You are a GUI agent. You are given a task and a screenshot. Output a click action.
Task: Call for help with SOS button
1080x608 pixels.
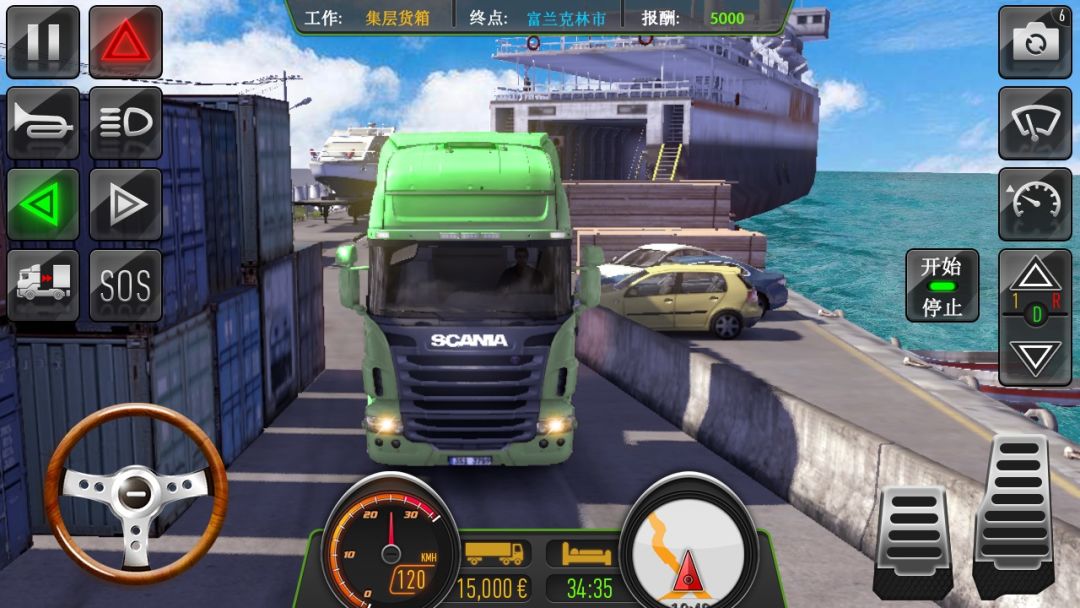click(x=125, y=285)
